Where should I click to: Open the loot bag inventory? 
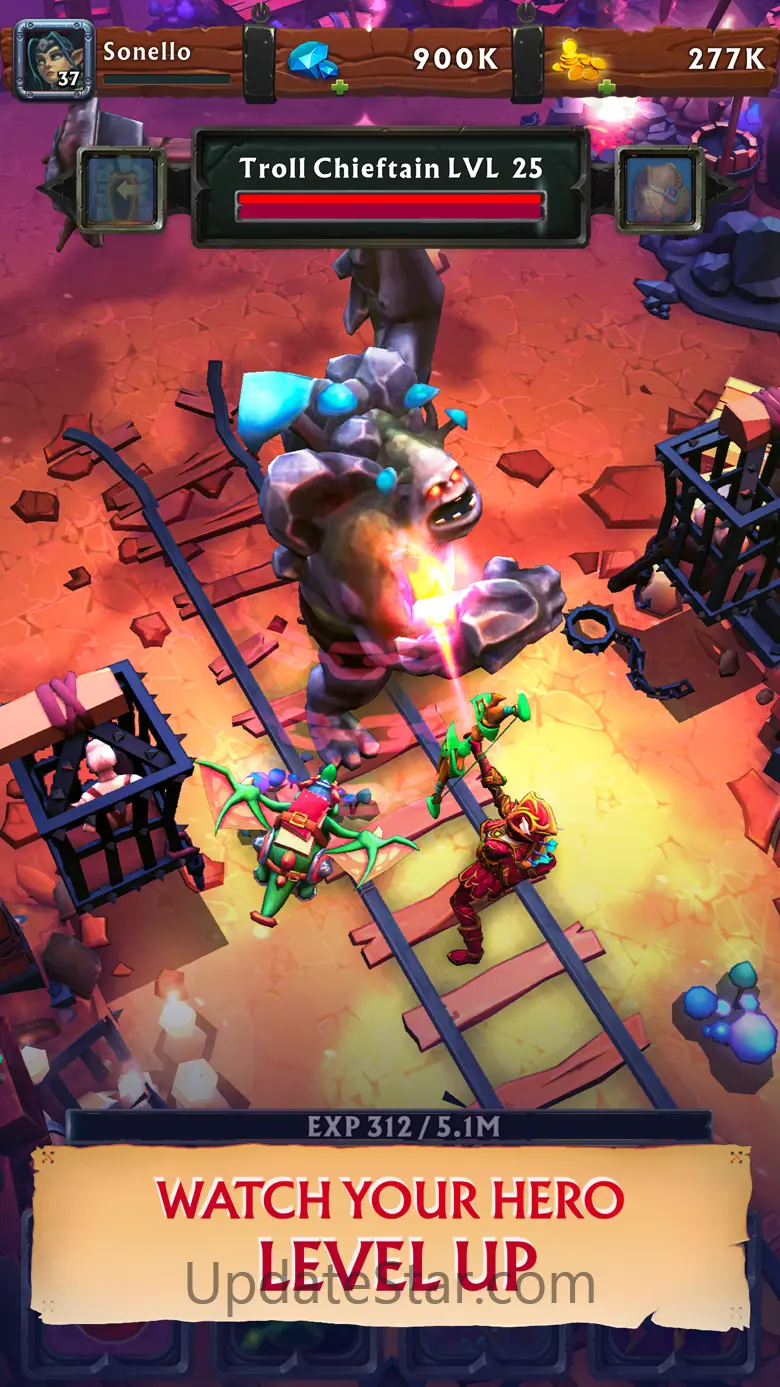(x=659, y=190)
